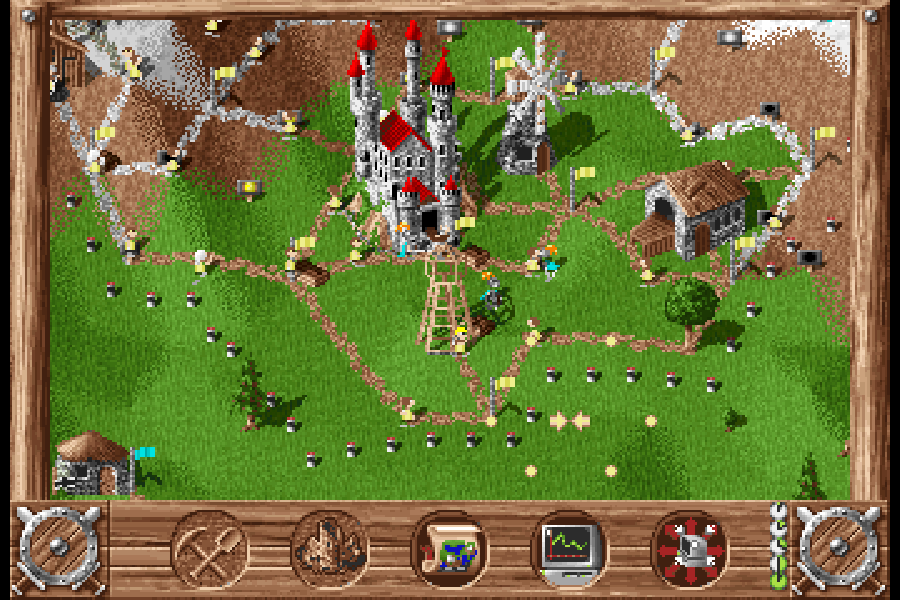This screenshot has height=600, width=900.
Task: Open the settings icon with red arrows
Action: click(x=689, y=548)
